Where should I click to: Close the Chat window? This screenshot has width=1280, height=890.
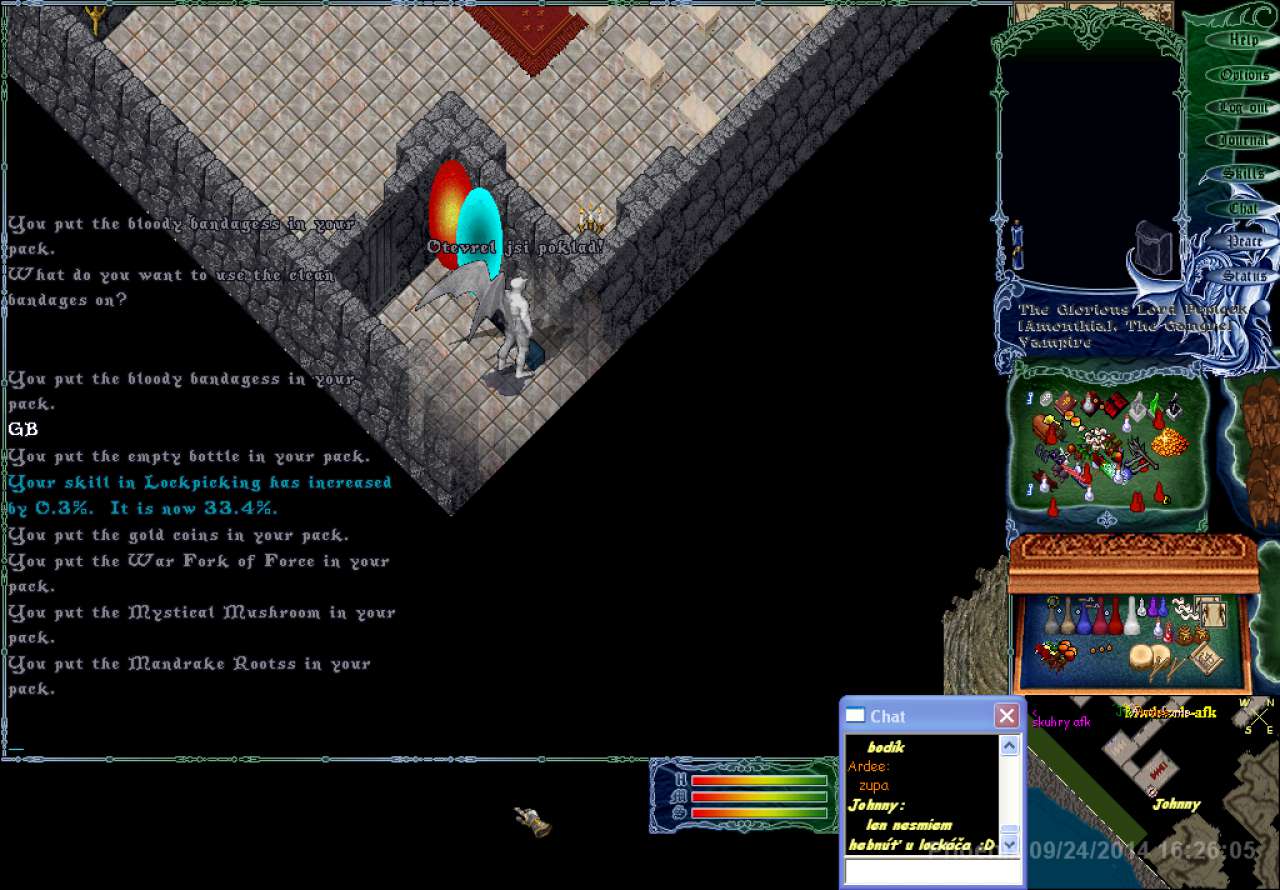click(x=1006, y=716)
